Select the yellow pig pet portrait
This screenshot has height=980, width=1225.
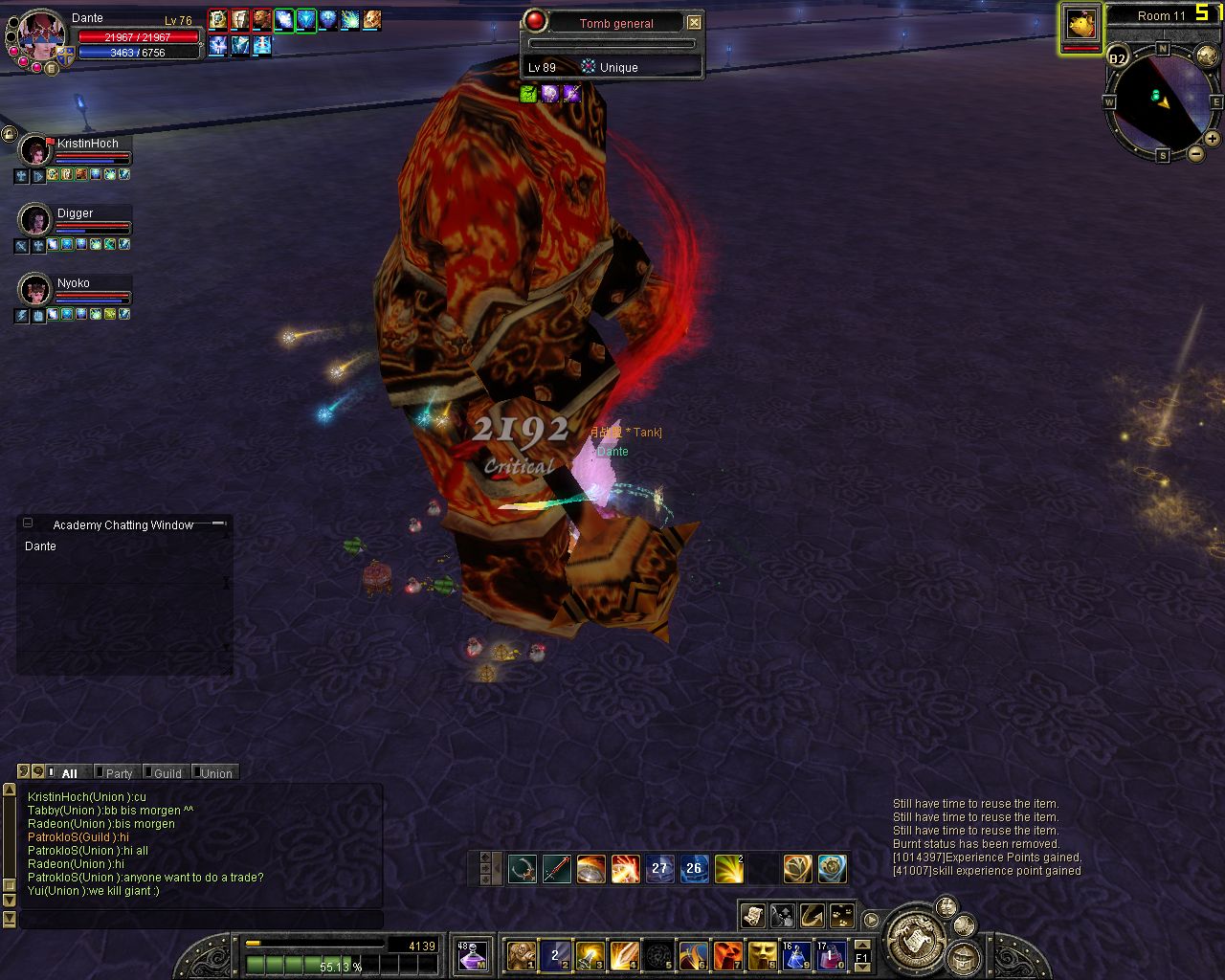tap(1081, 24)
